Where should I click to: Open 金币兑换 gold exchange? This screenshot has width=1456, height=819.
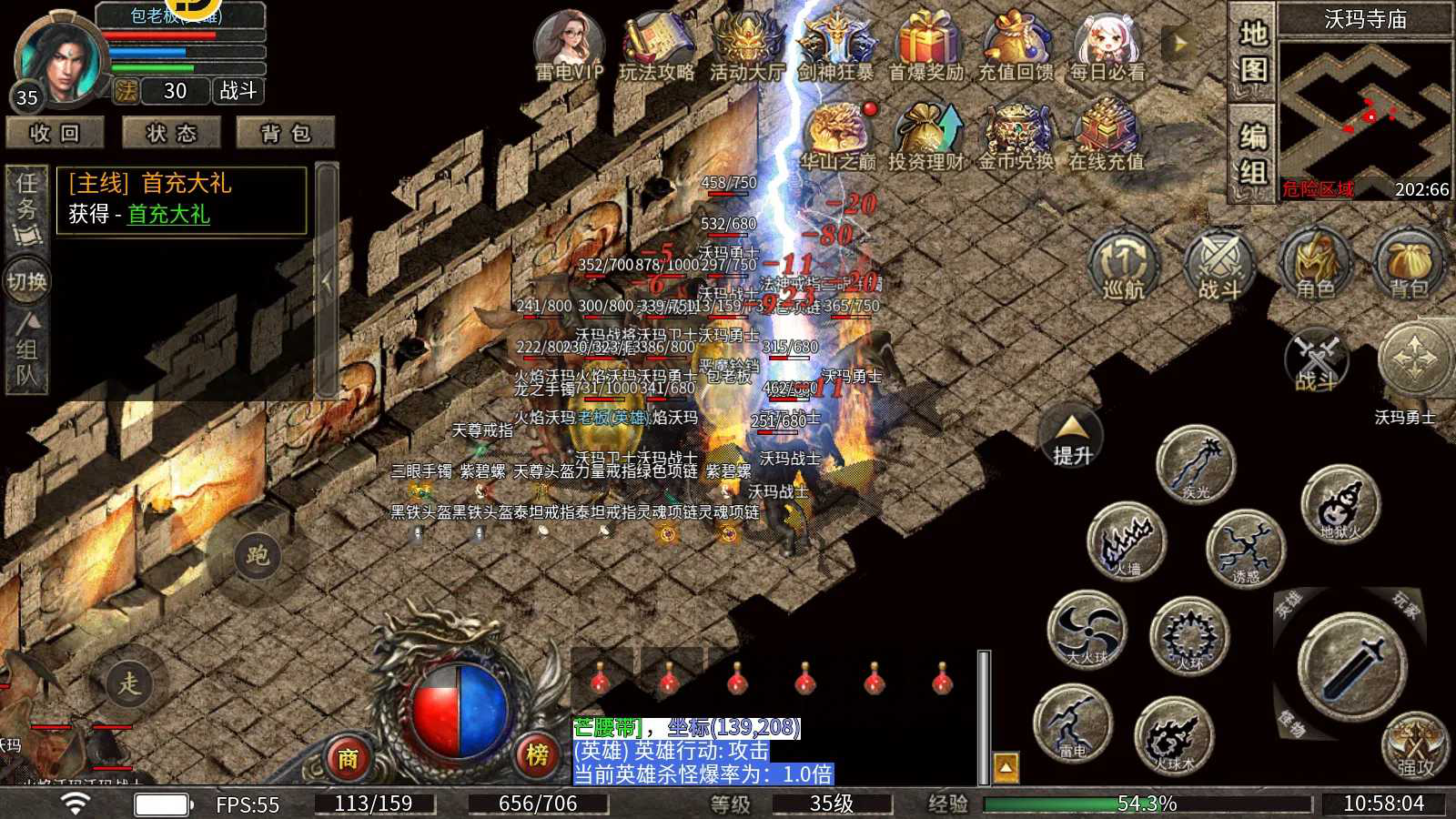click(x=1016, y=136)
